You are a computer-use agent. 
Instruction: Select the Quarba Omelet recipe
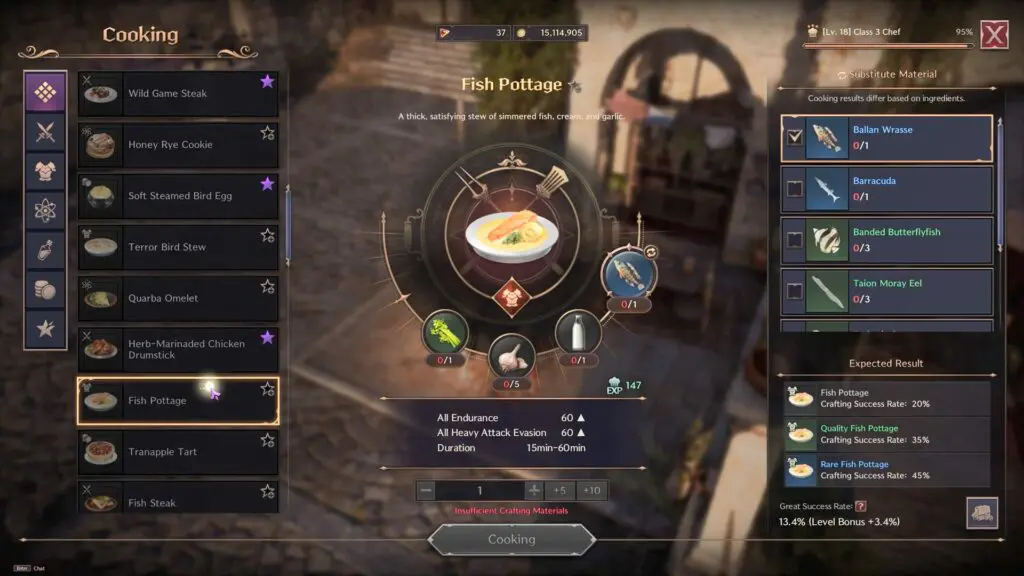[177, 298]
